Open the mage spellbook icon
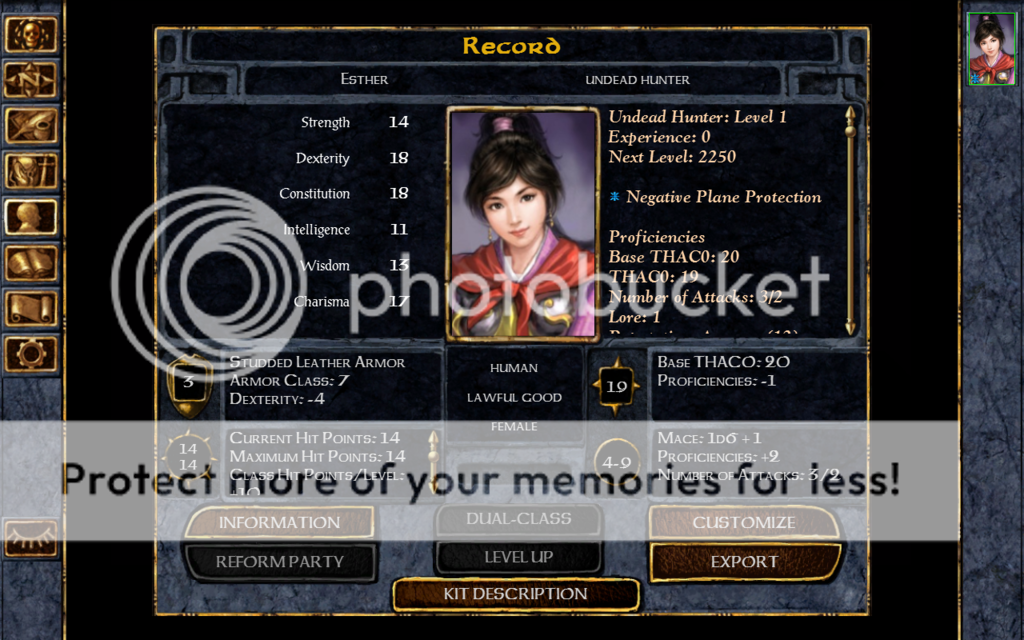1024x640 pixels. click(x=30, y=263)
